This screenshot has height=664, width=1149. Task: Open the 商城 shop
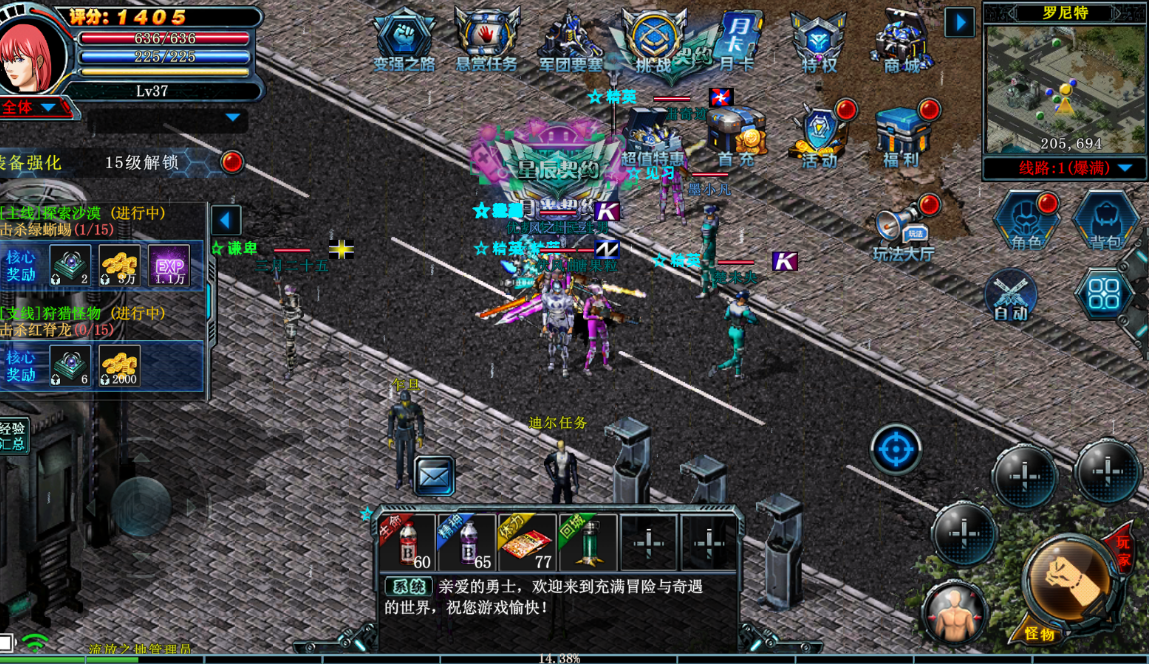(901, 42)
